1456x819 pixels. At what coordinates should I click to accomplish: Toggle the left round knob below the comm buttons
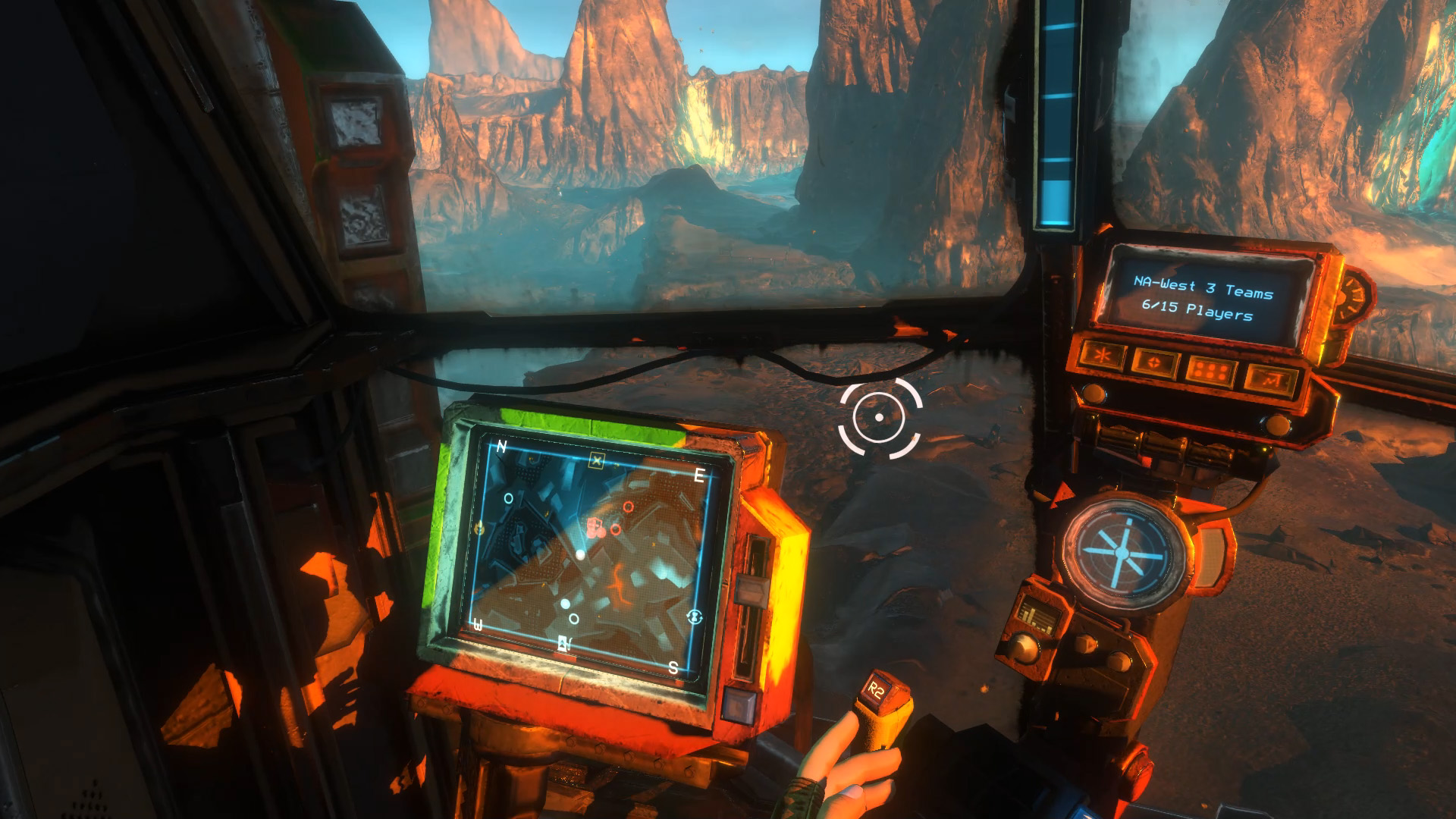1094,392
